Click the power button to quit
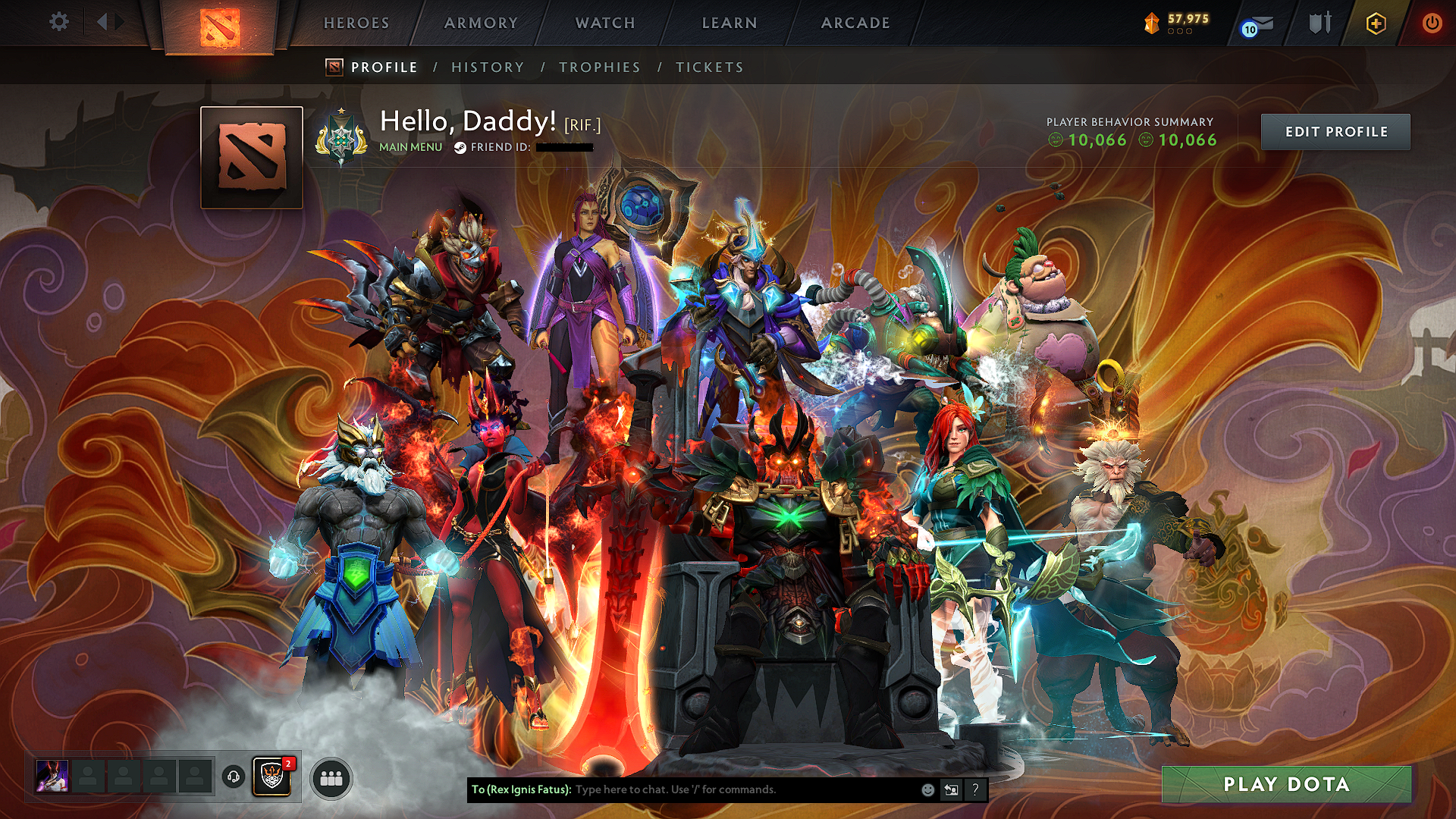 click(1432, 23)
